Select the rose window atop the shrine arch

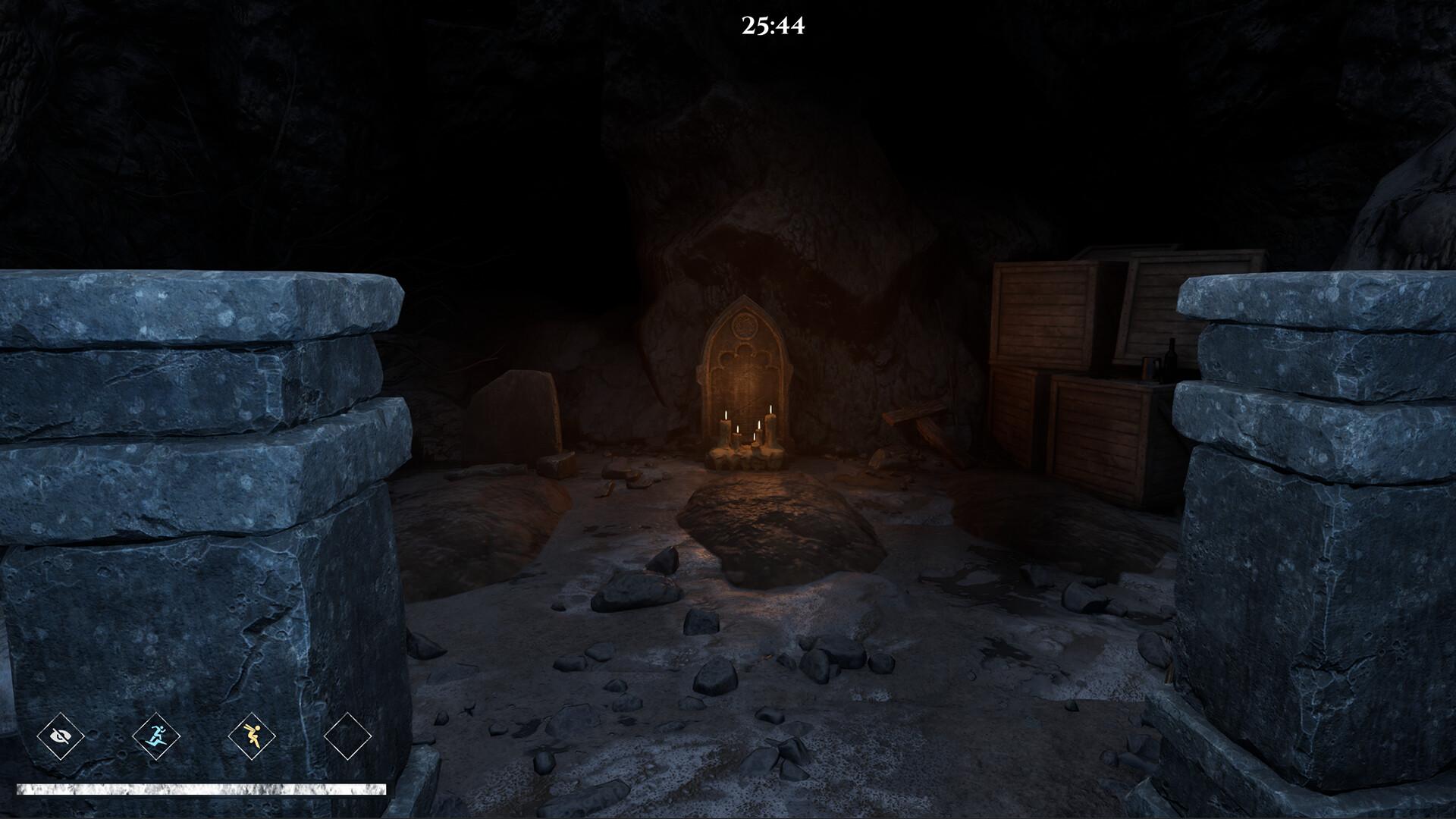pos(745,326)
